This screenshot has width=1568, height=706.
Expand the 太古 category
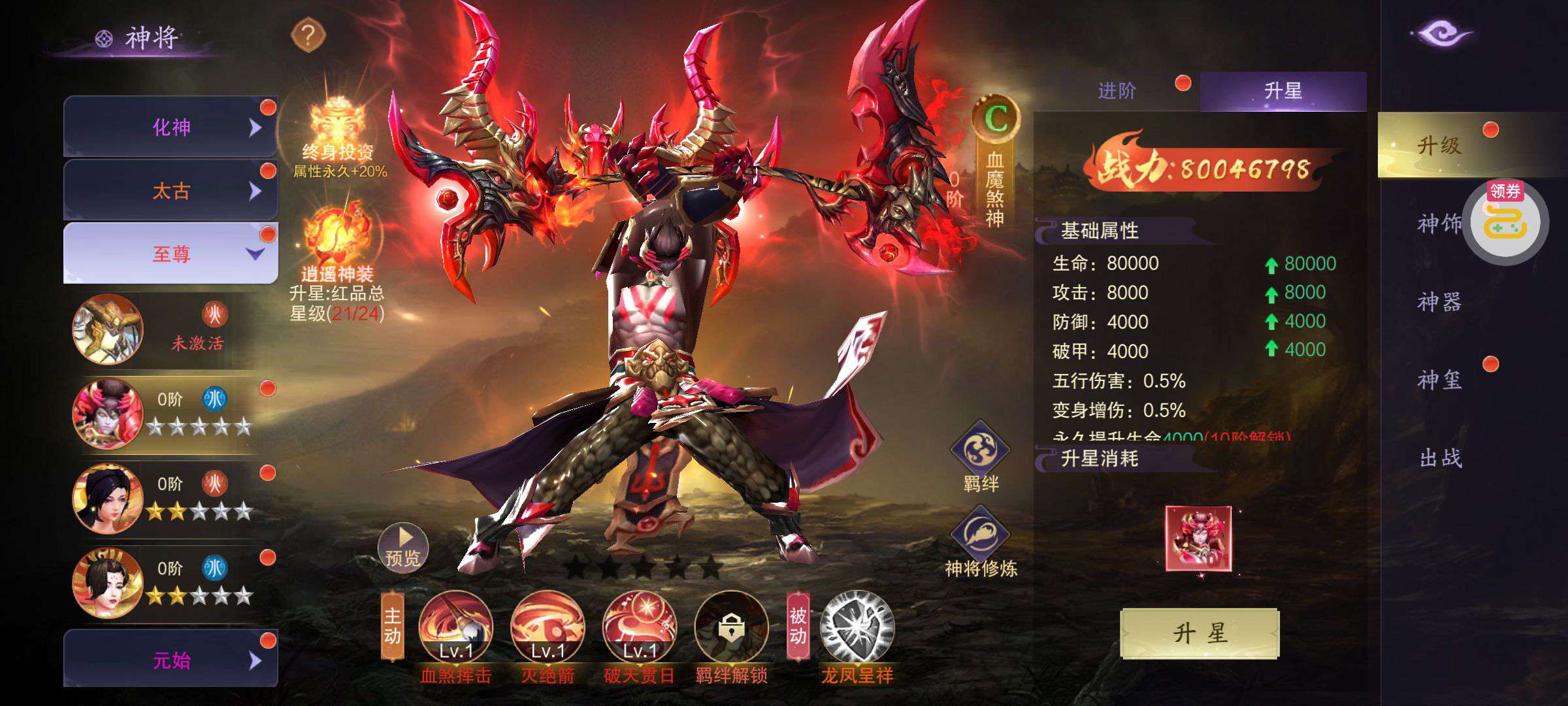[171, 190]
